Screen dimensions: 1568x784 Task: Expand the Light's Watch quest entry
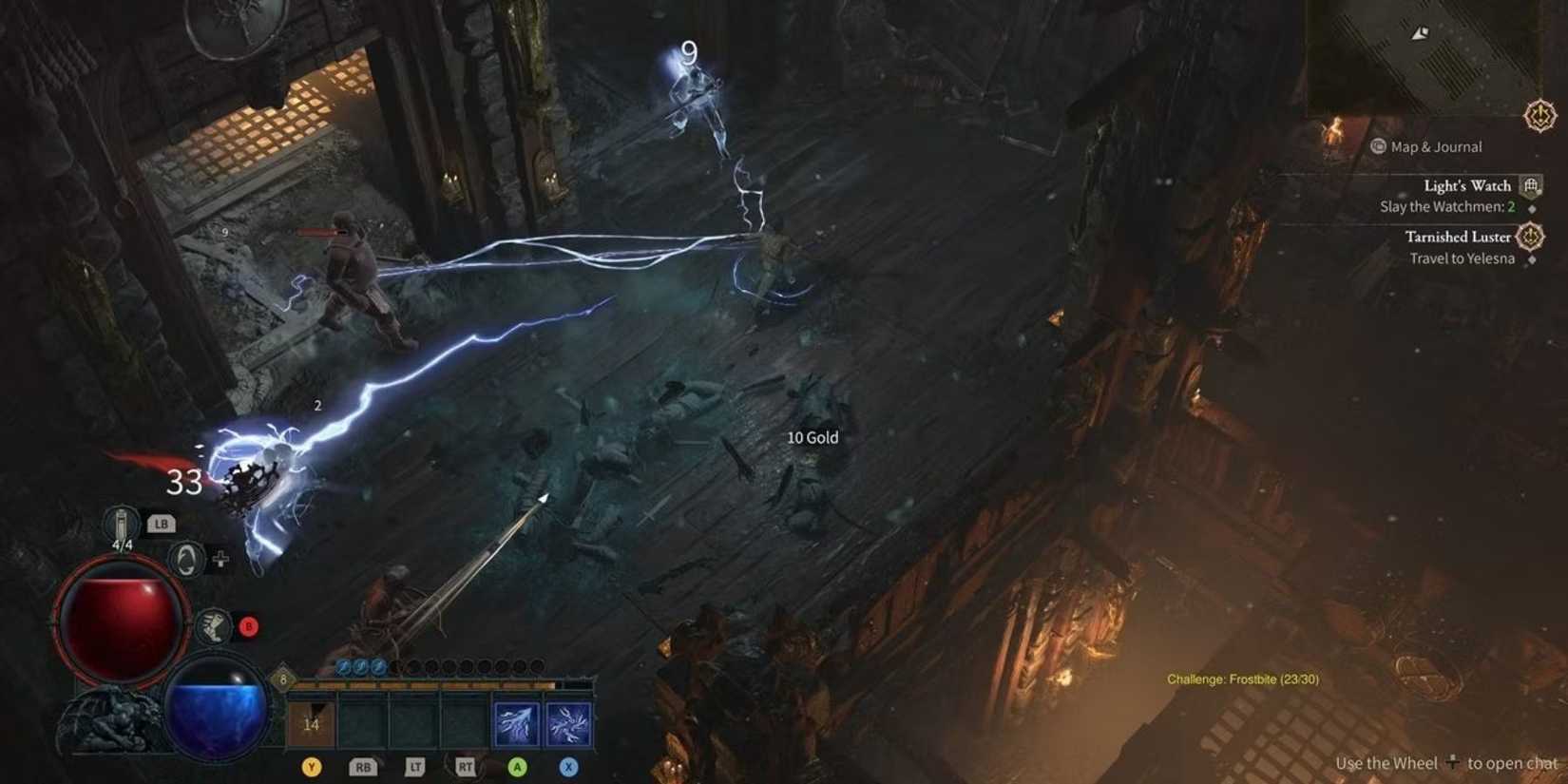1467,185
